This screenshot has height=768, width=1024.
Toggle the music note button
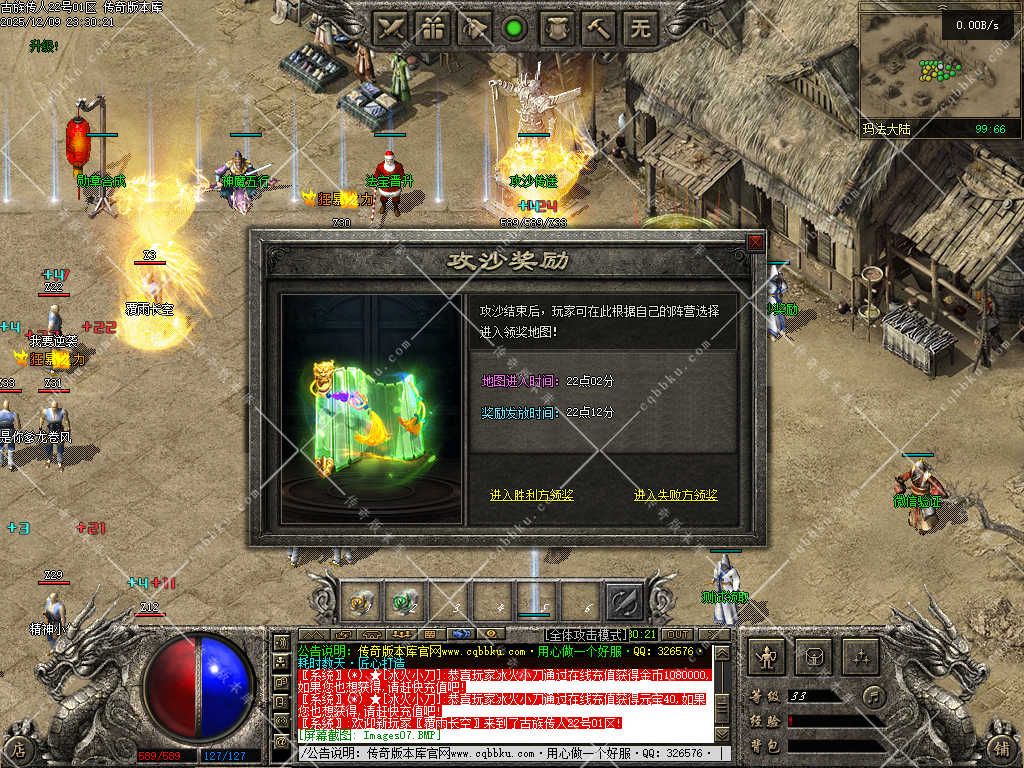(875, 696)
